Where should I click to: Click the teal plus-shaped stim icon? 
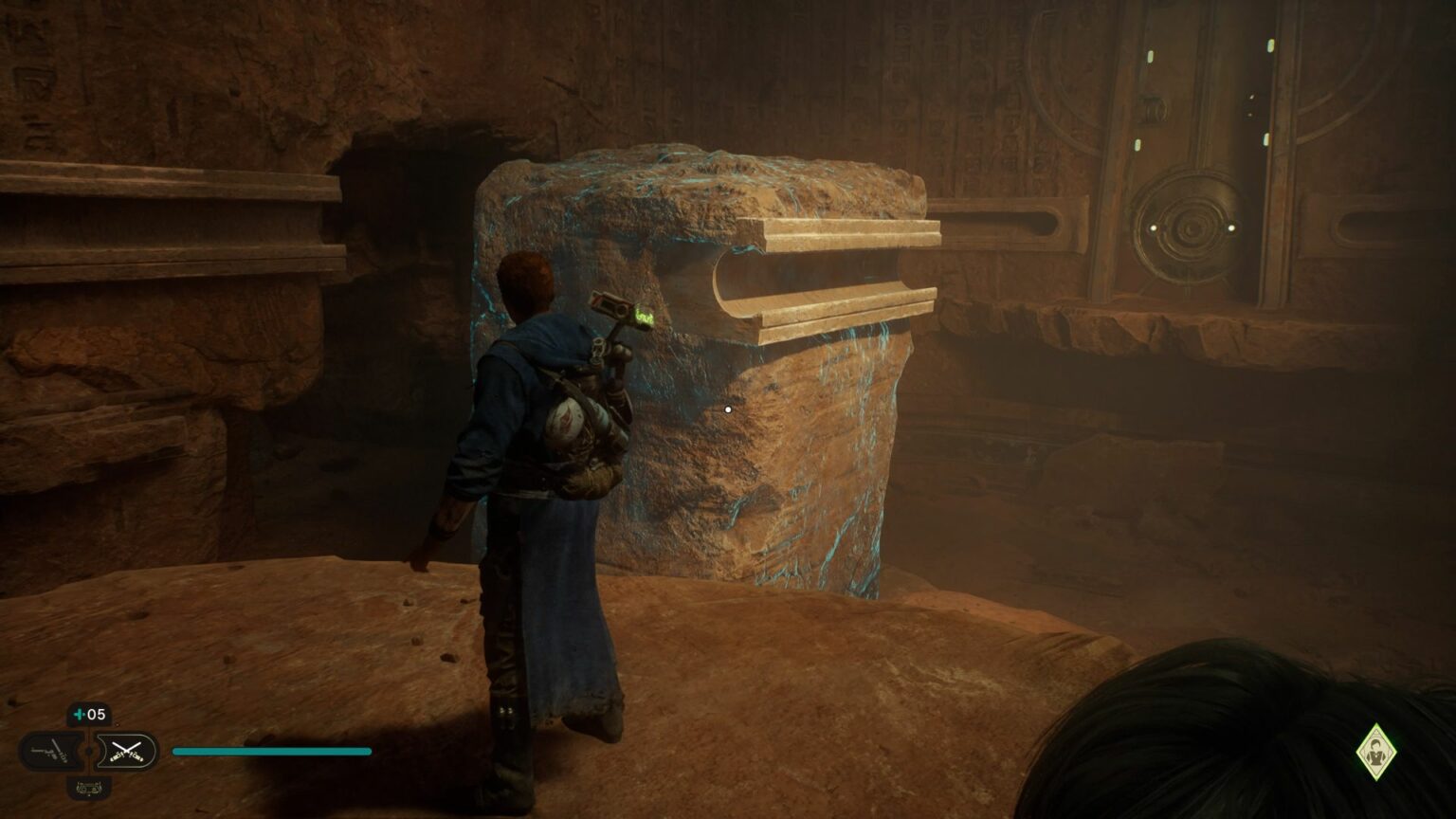pyautogui.click(x=81, y=714)
